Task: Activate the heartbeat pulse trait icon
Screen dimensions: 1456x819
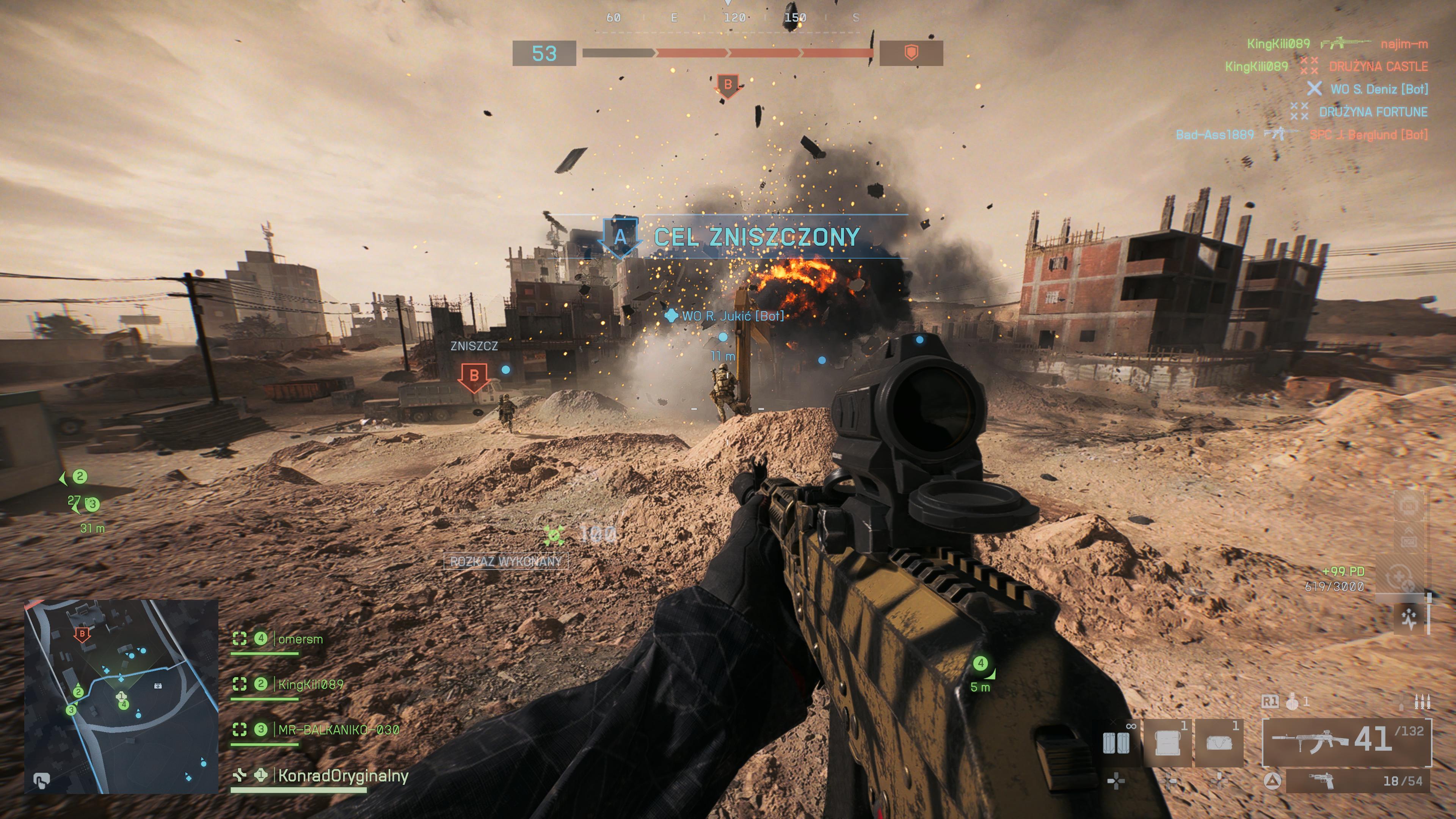Action: [1409, 618]
